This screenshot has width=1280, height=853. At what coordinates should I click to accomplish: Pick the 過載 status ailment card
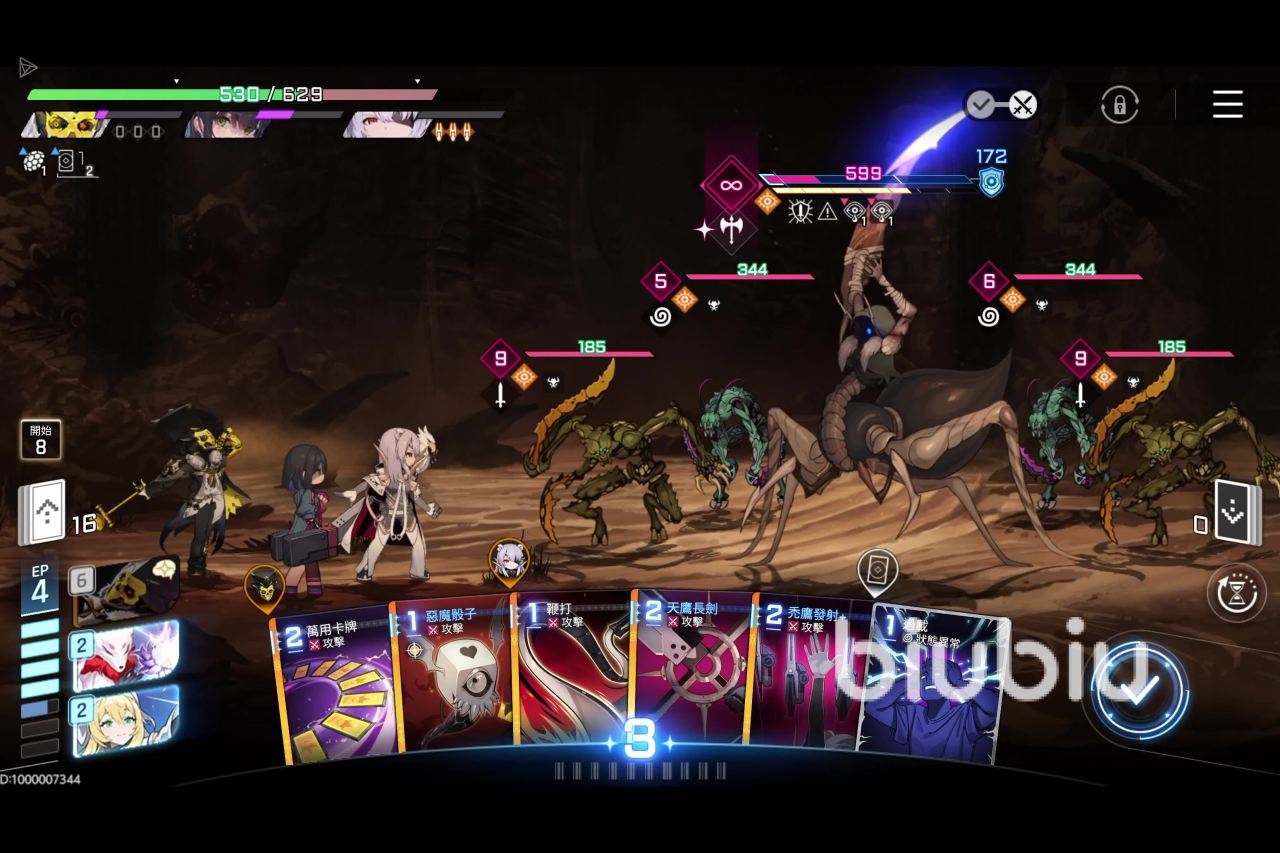point(935,690)
